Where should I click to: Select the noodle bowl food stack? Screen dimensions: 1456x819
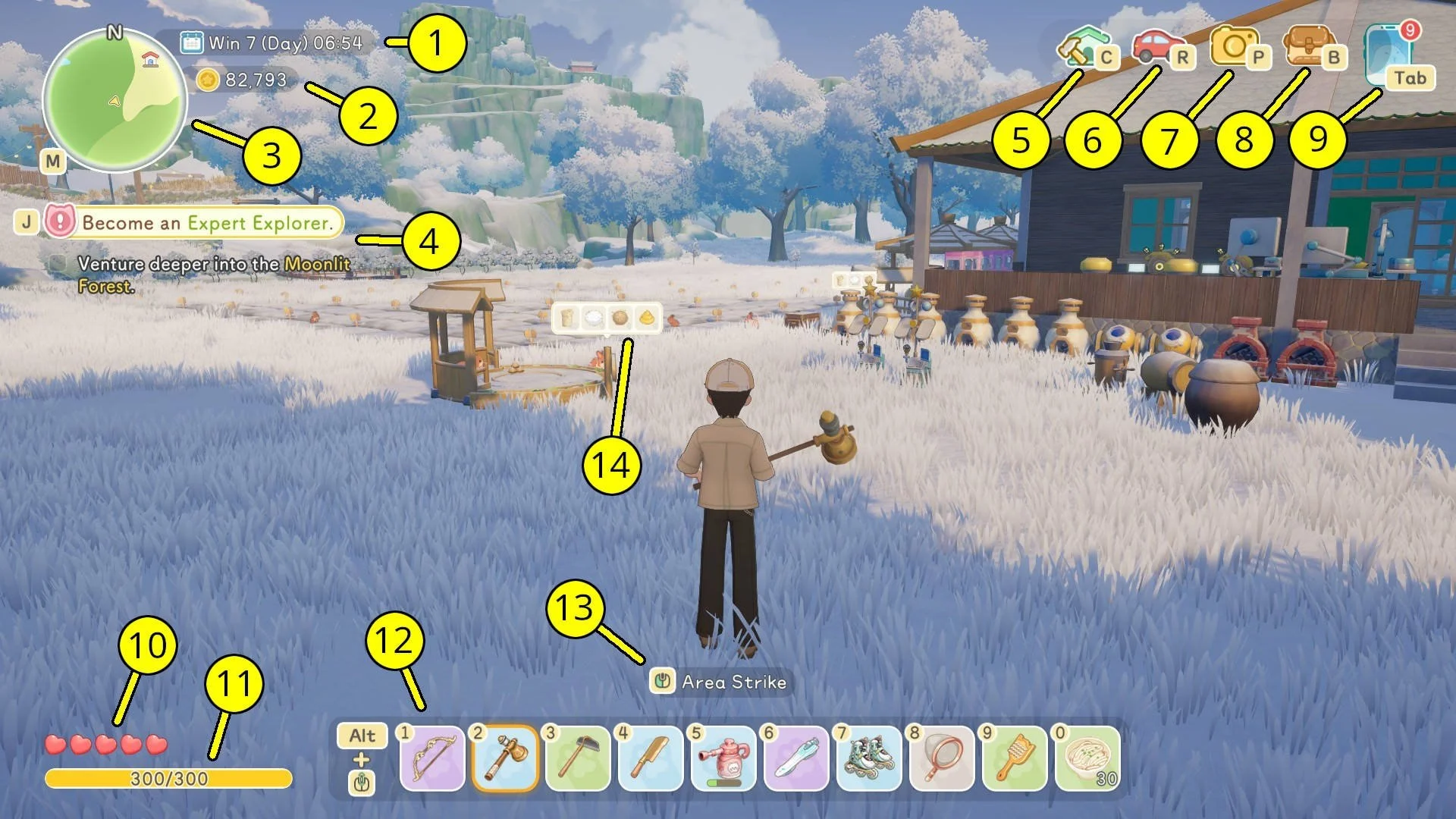pyautogui.click(x=1087, y=758)
